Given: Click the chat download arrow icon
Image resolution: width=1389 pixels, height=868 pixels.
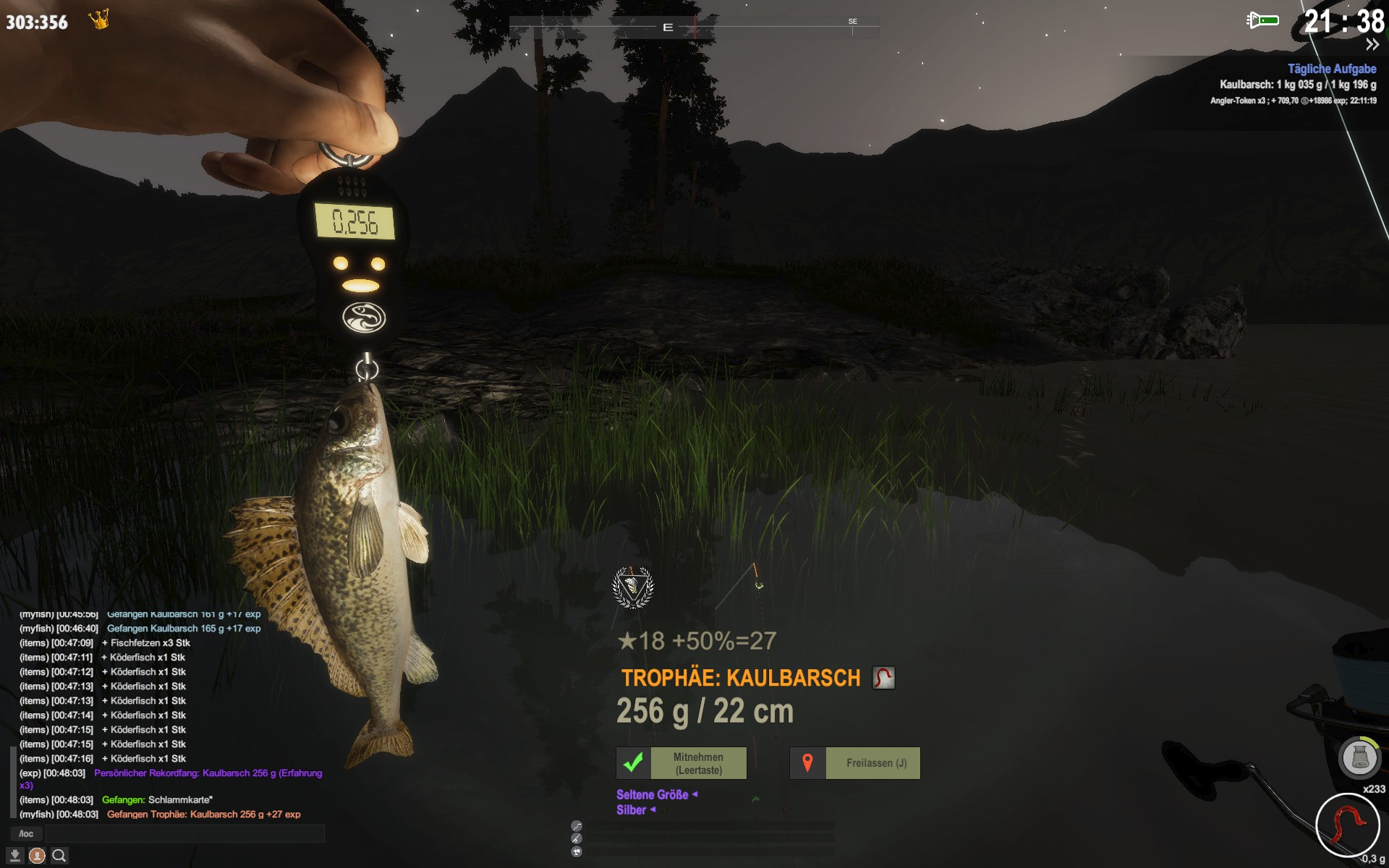Looking at the screenshot, I should [x=14, y=856].
